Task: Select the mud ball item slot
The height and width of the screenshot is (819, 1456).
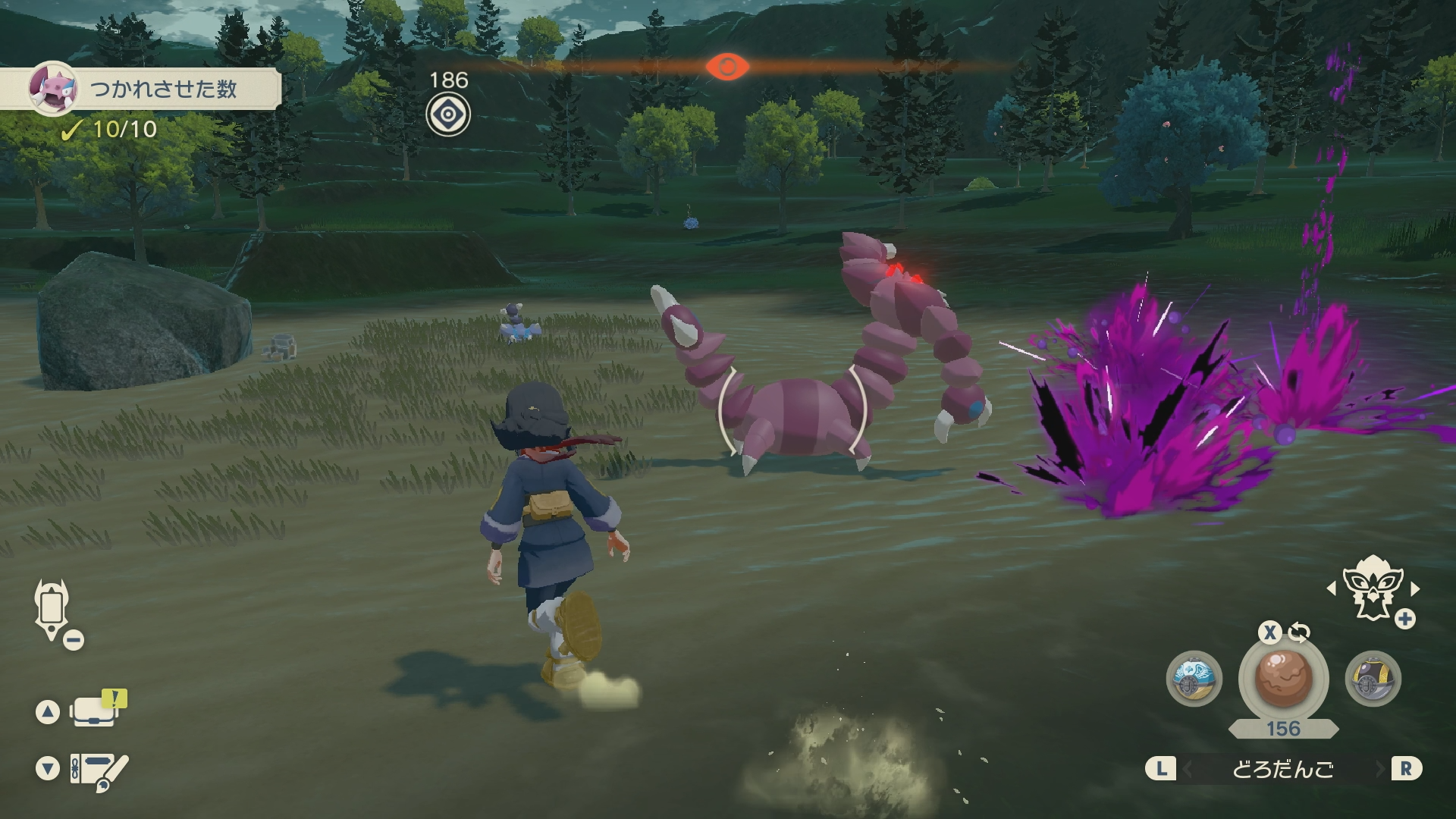Action: pyautogui.click(x=1283, y=679)
